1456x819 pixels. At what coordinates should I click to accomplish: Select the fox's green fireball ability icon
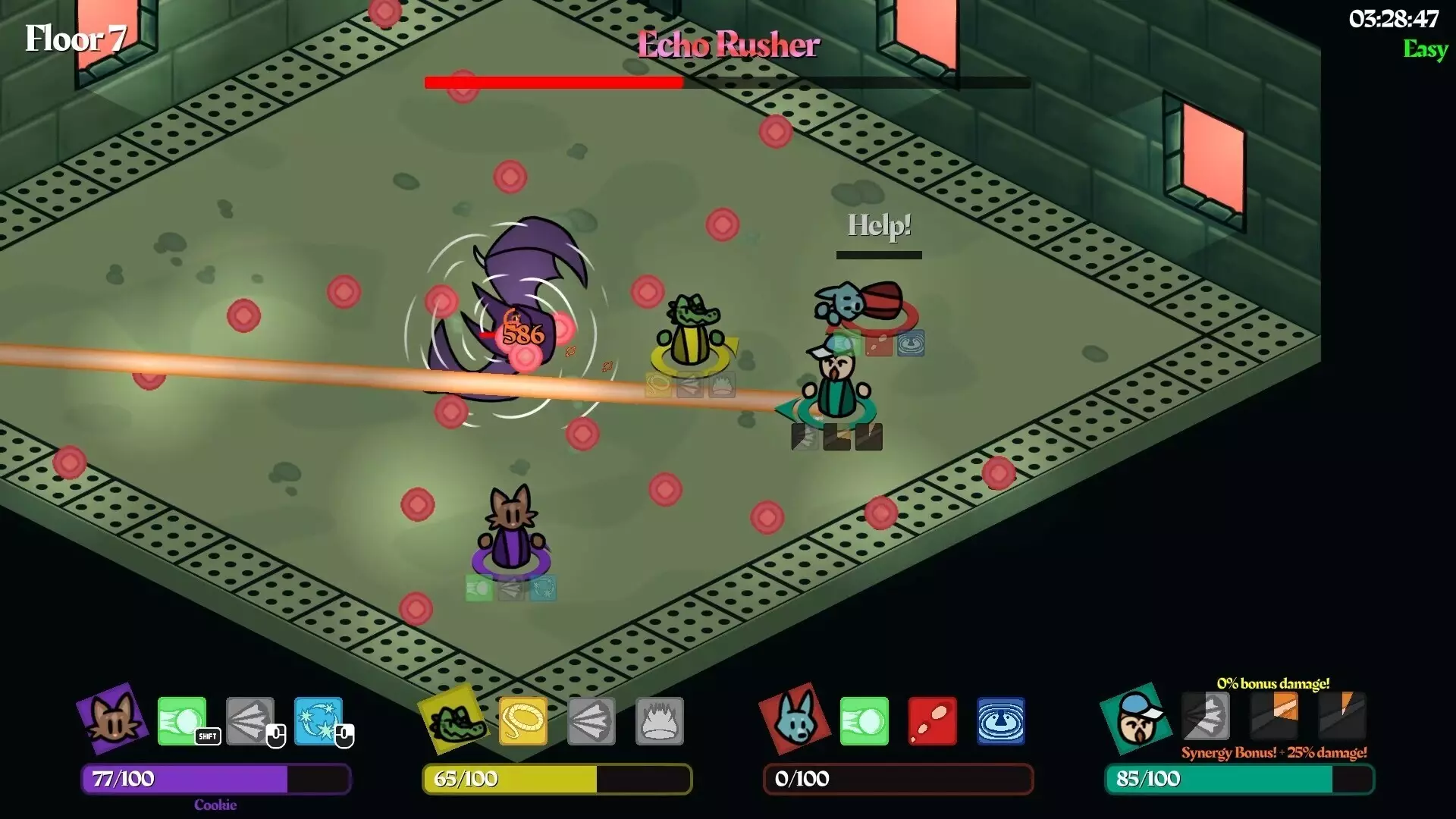tap(864, 720)
